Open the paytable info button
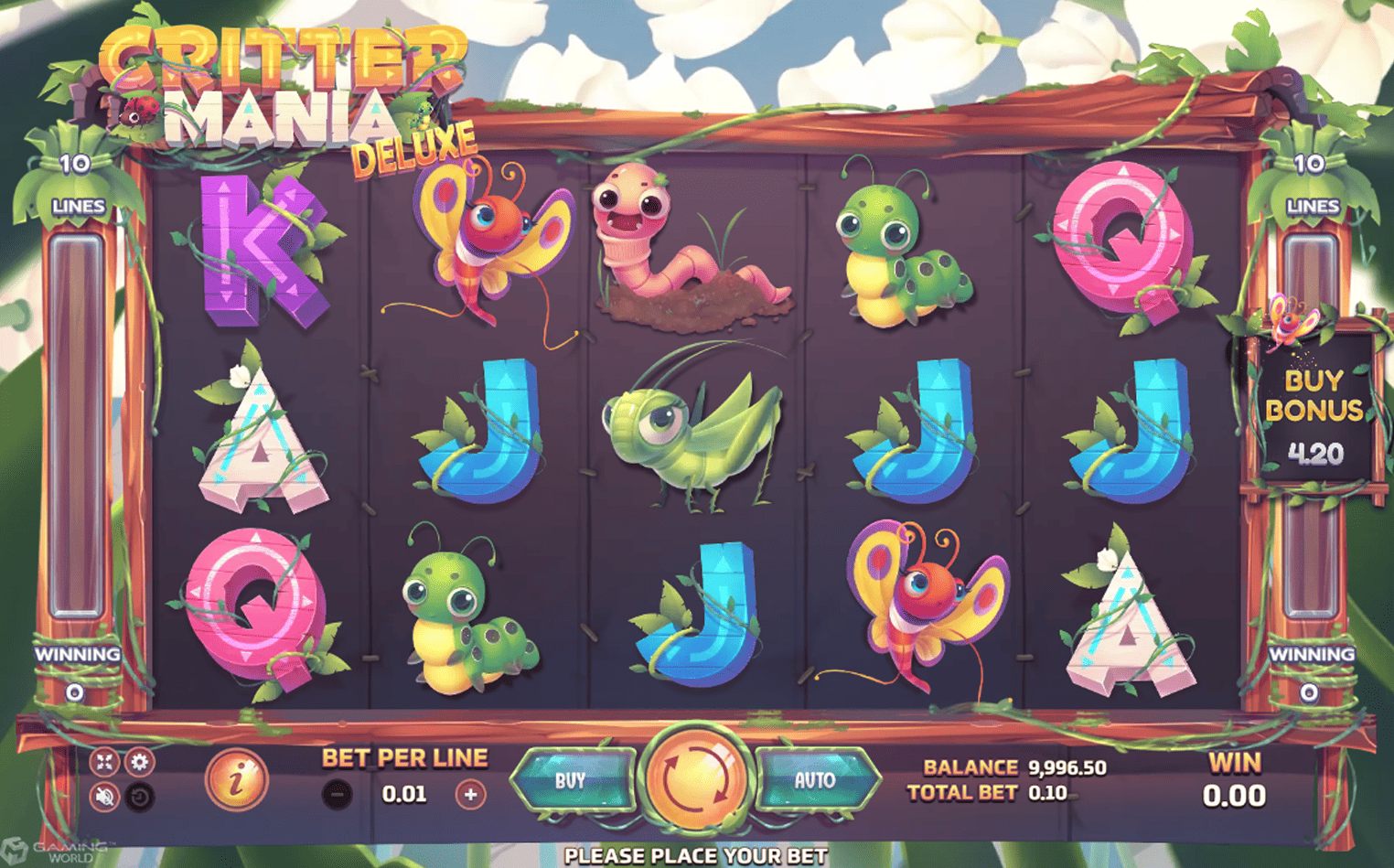1394x868 pixels. [x=236, y=782]
